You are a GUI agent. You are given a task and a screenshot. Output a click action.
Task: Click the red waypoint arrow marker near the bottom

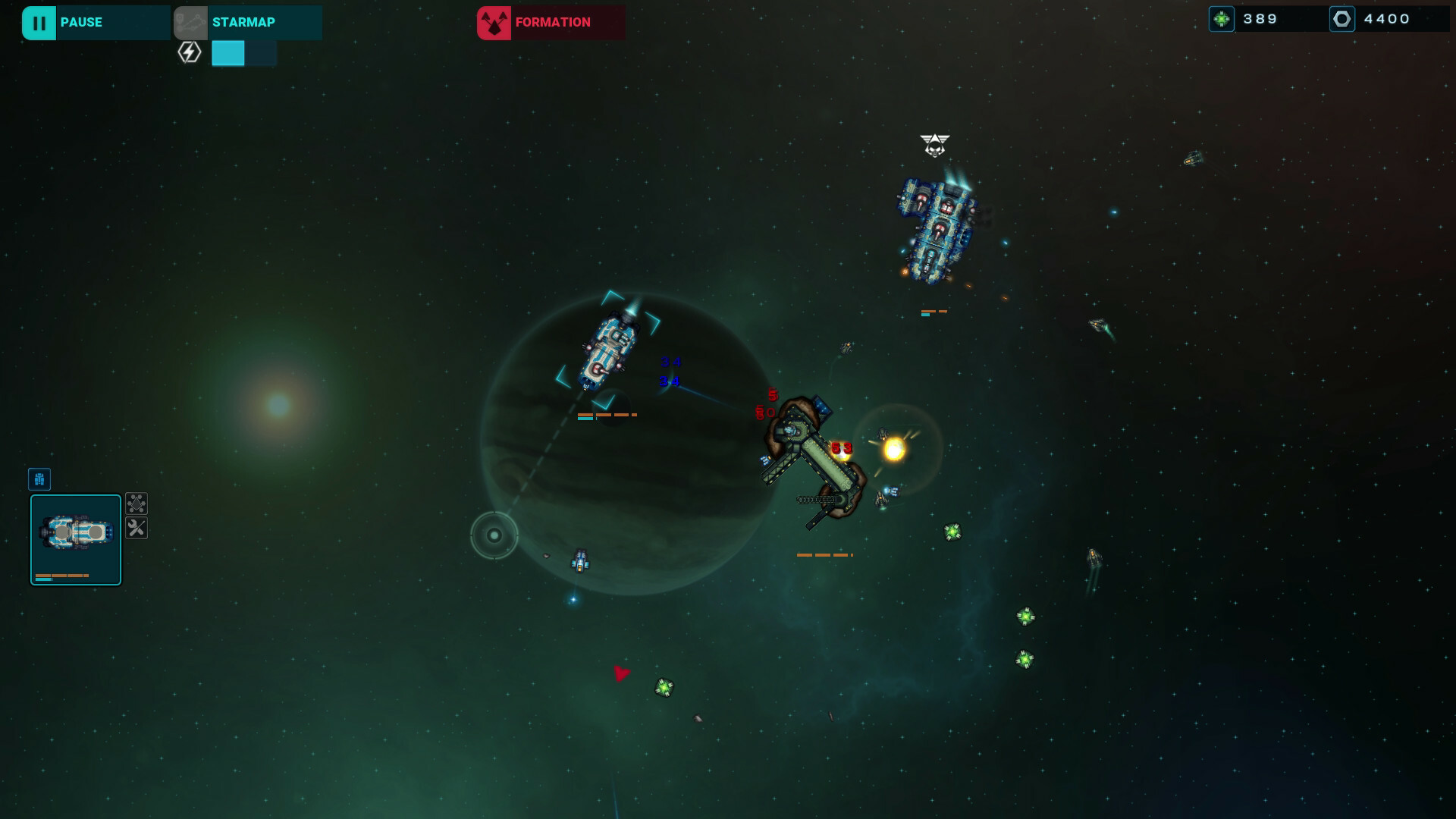pyautogui.click(x=620, y=672)
